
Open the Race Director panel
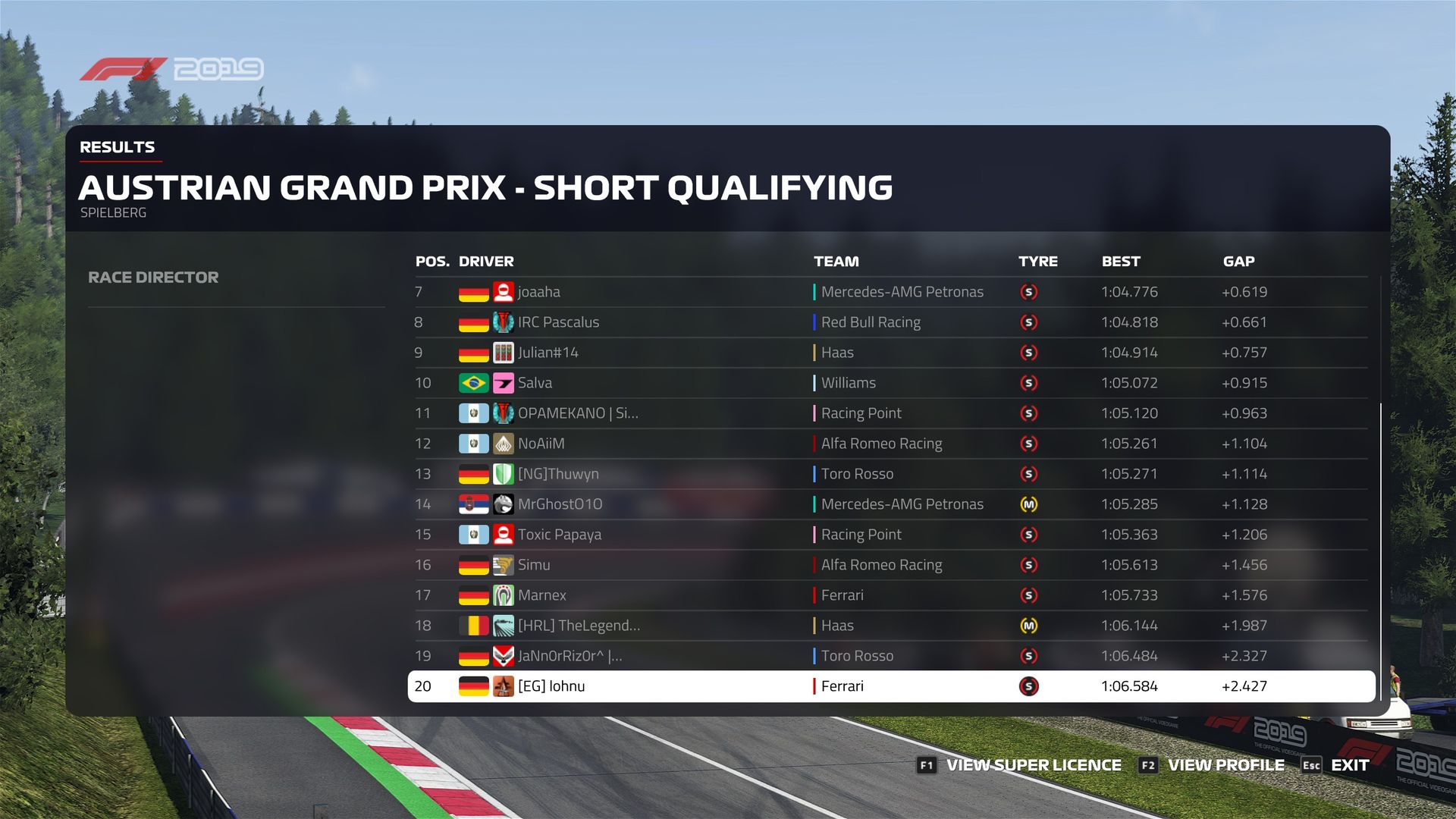click(x=153, y=278)
